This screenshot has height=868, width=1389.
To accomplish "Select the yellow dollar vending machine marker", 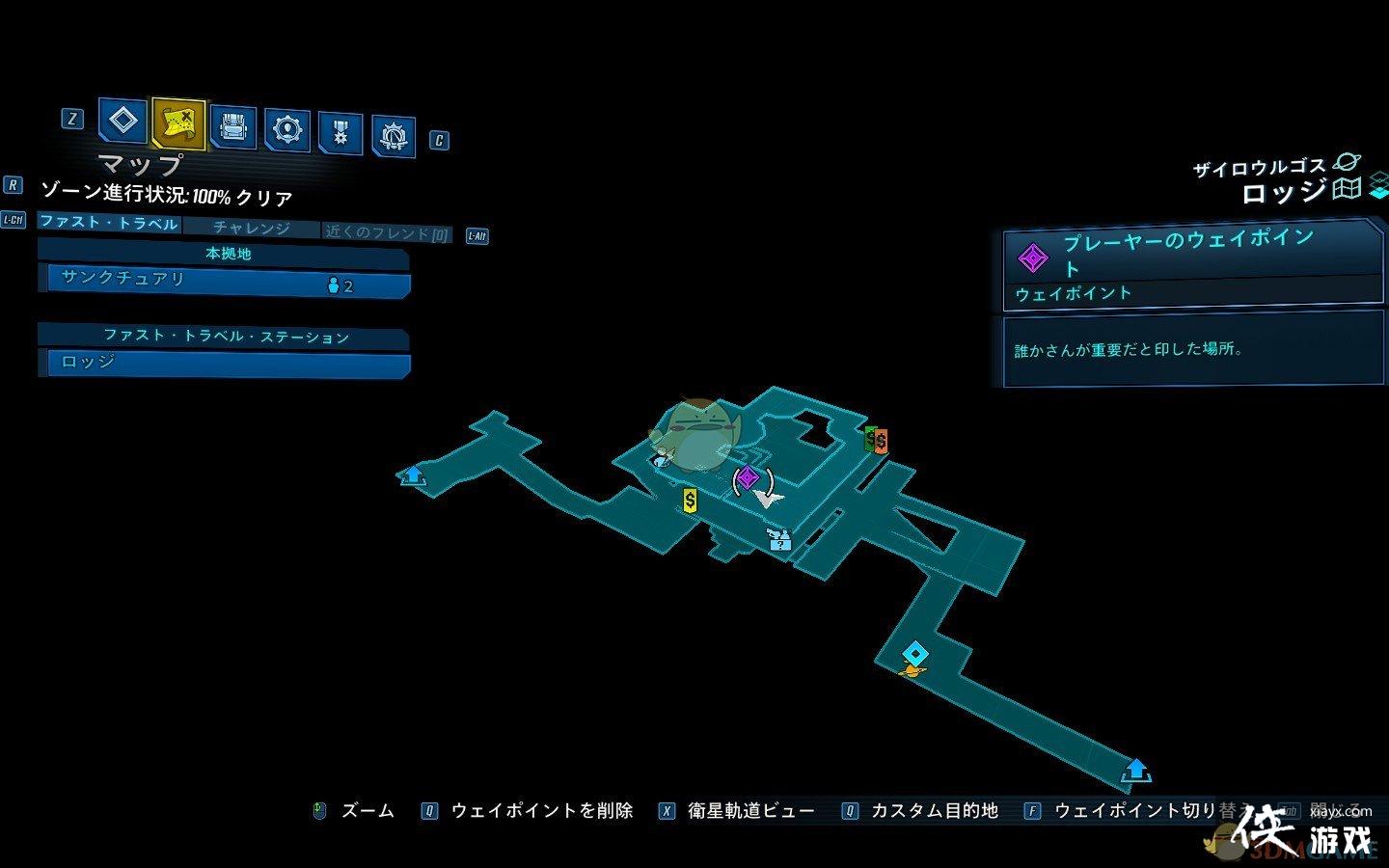I will pos(690,501).
